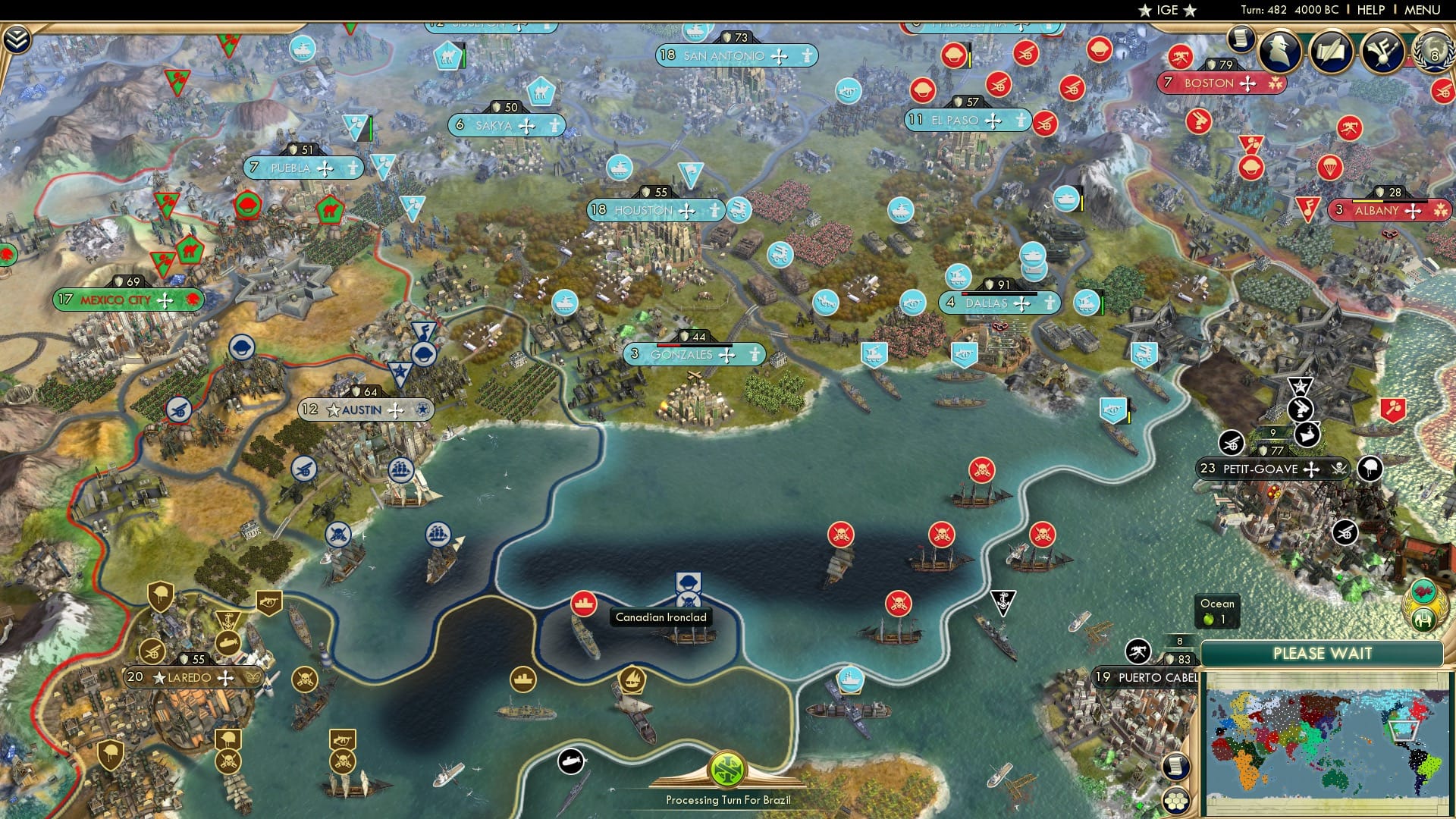Viewport: 1456px width, 819px height.
Task: Select the black submarine unit icon bottom center
Action: click(573, 762)
